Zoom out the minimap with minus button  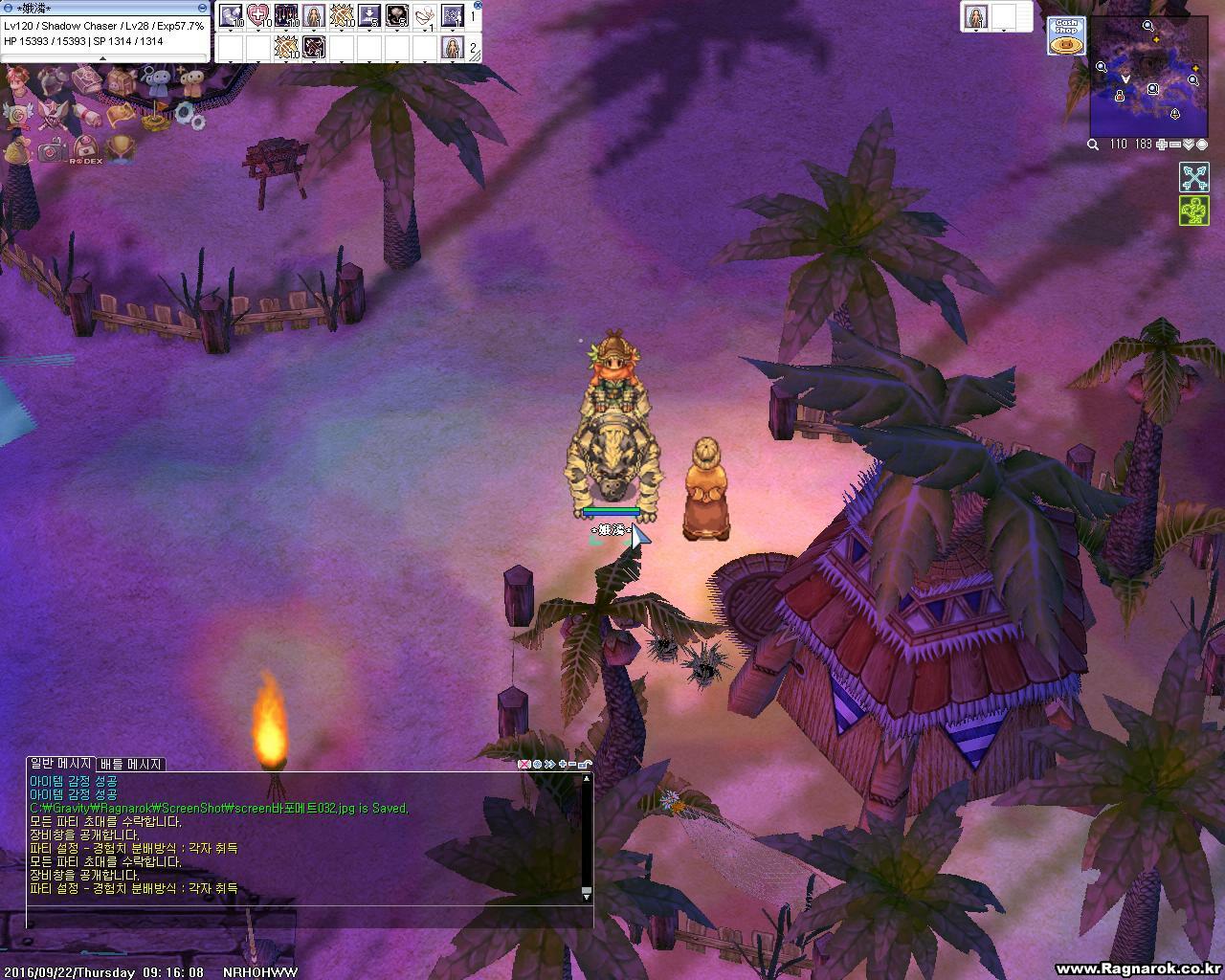pos(1175,145)
